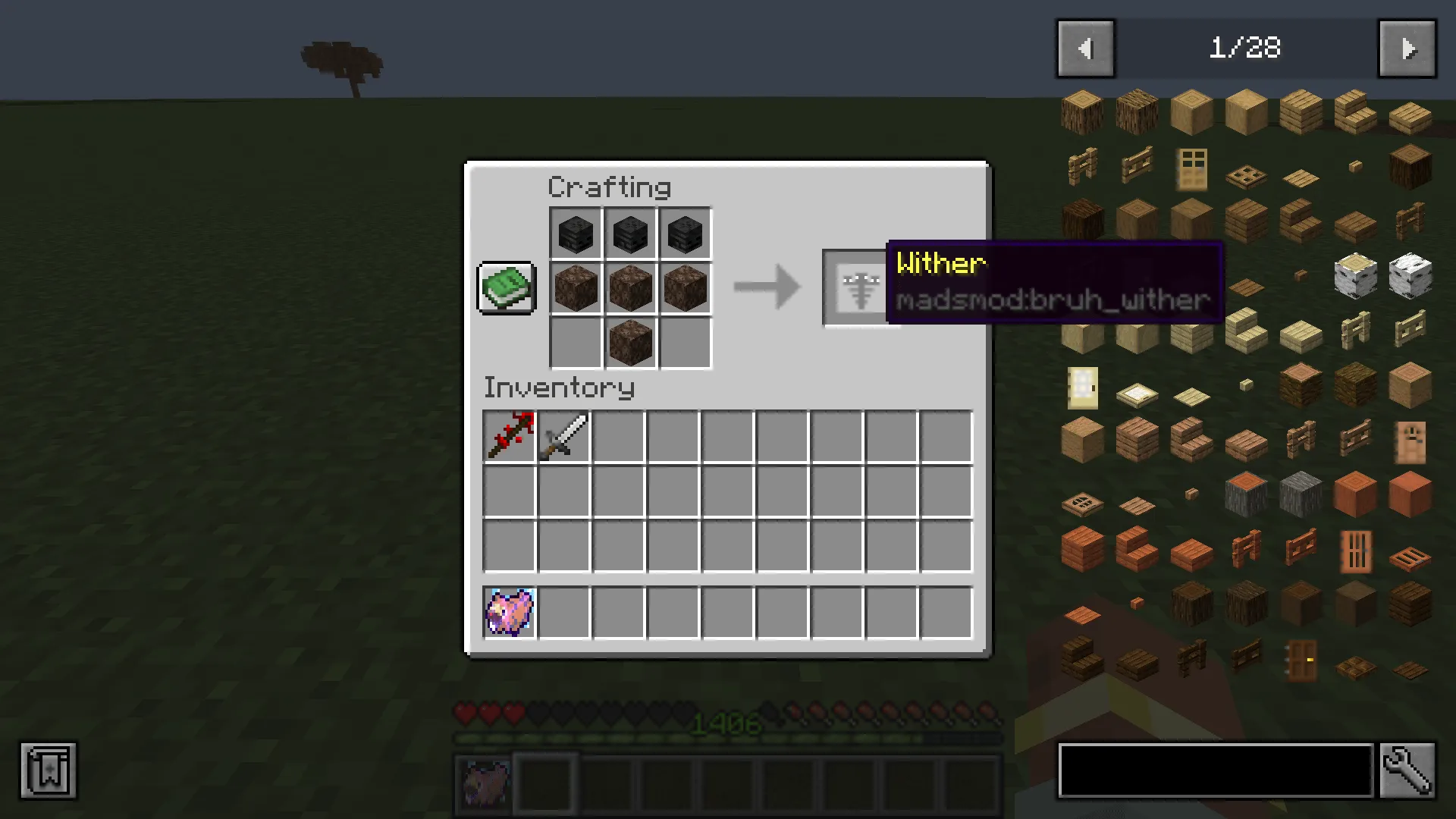This screenshot has height=819, width=1456.
Task: Click the soul sand in the recipe's center slot
Action: coord(630,287)
